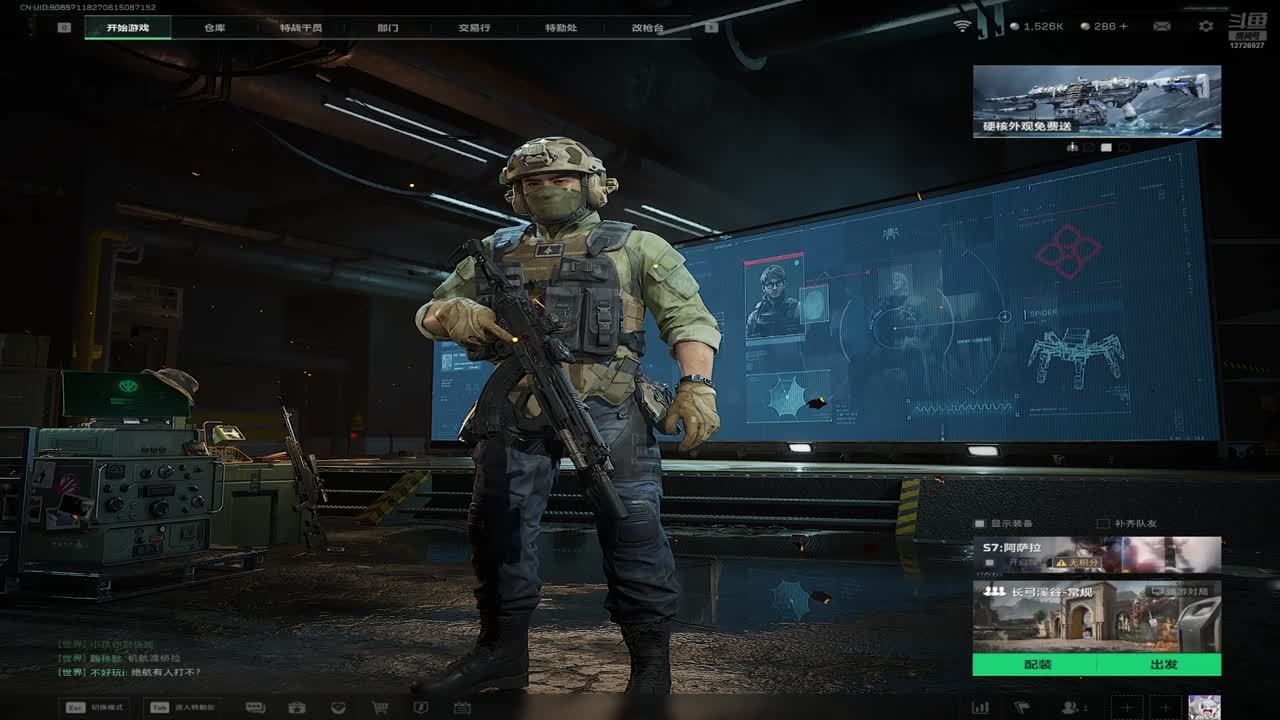The image size is (1280, 720).
Task: Open the 特勤处 tab
Action: pyautogui.click(x=561, y=28)
